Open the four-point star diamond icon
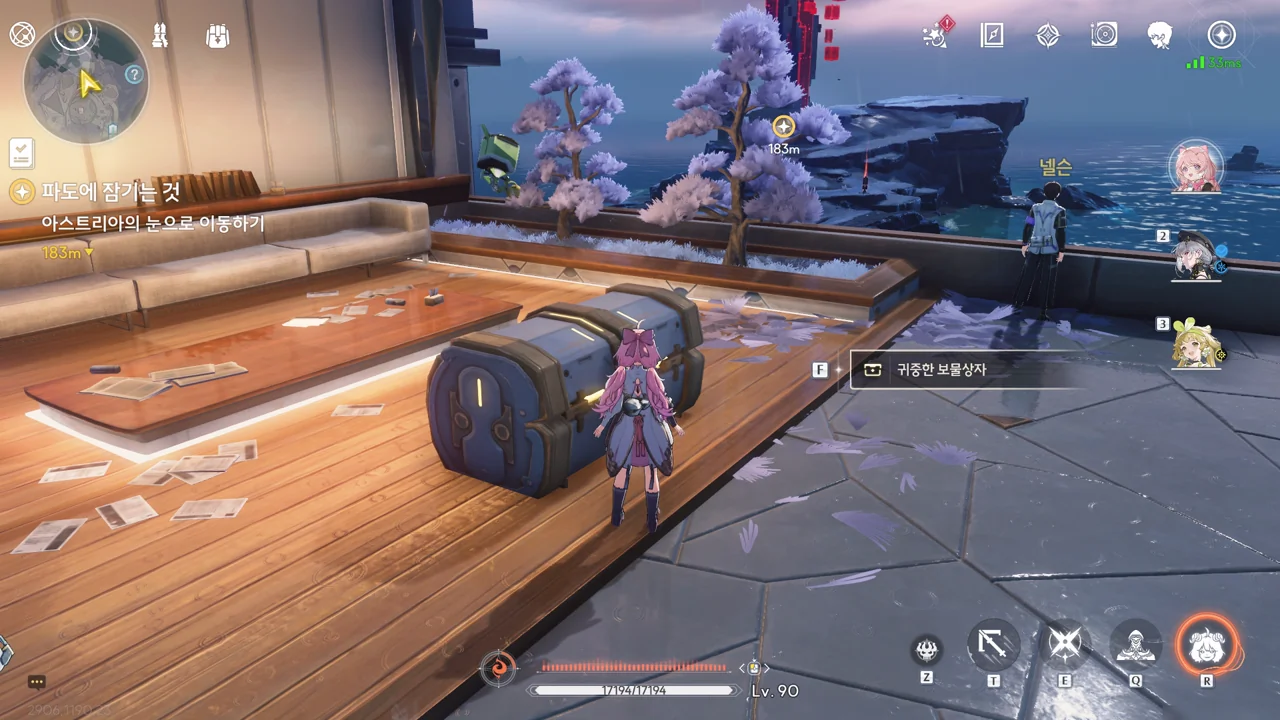Image resolution: width=1280 pixels, height=720 pixels. coord(1047,35)
